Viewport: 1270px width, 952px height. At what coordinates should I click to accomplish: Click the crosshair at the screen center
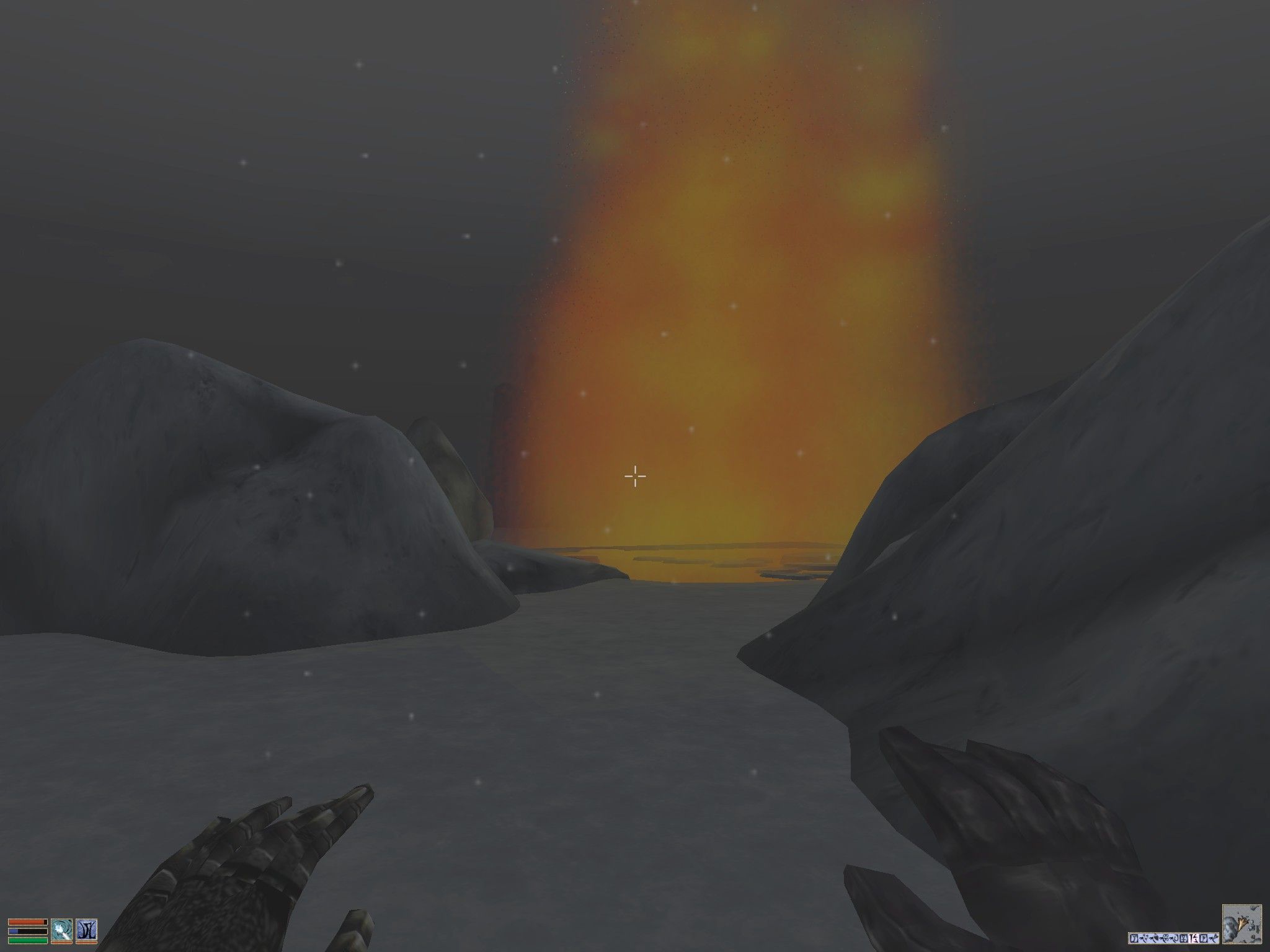(x=634, y=476)
